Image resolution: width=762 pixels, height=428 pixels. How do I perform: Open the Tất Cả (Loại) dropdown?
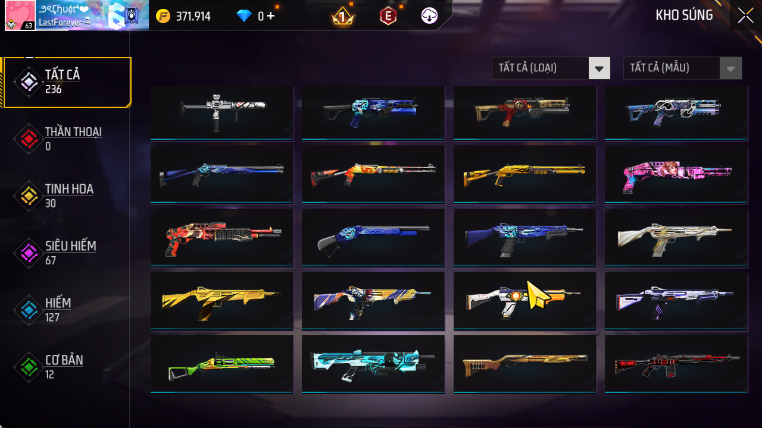point(551,68)
